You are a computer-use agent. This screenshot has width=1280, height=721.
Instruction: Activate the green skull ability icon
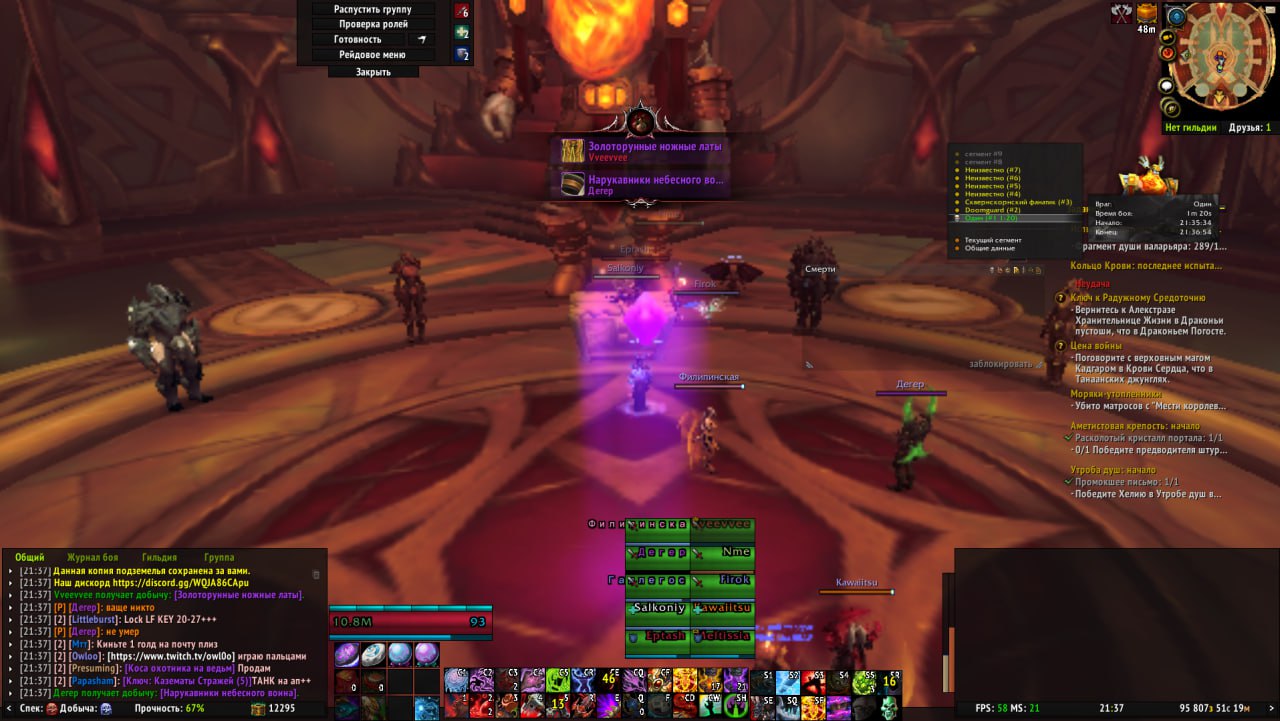click(x=888, y=705)
